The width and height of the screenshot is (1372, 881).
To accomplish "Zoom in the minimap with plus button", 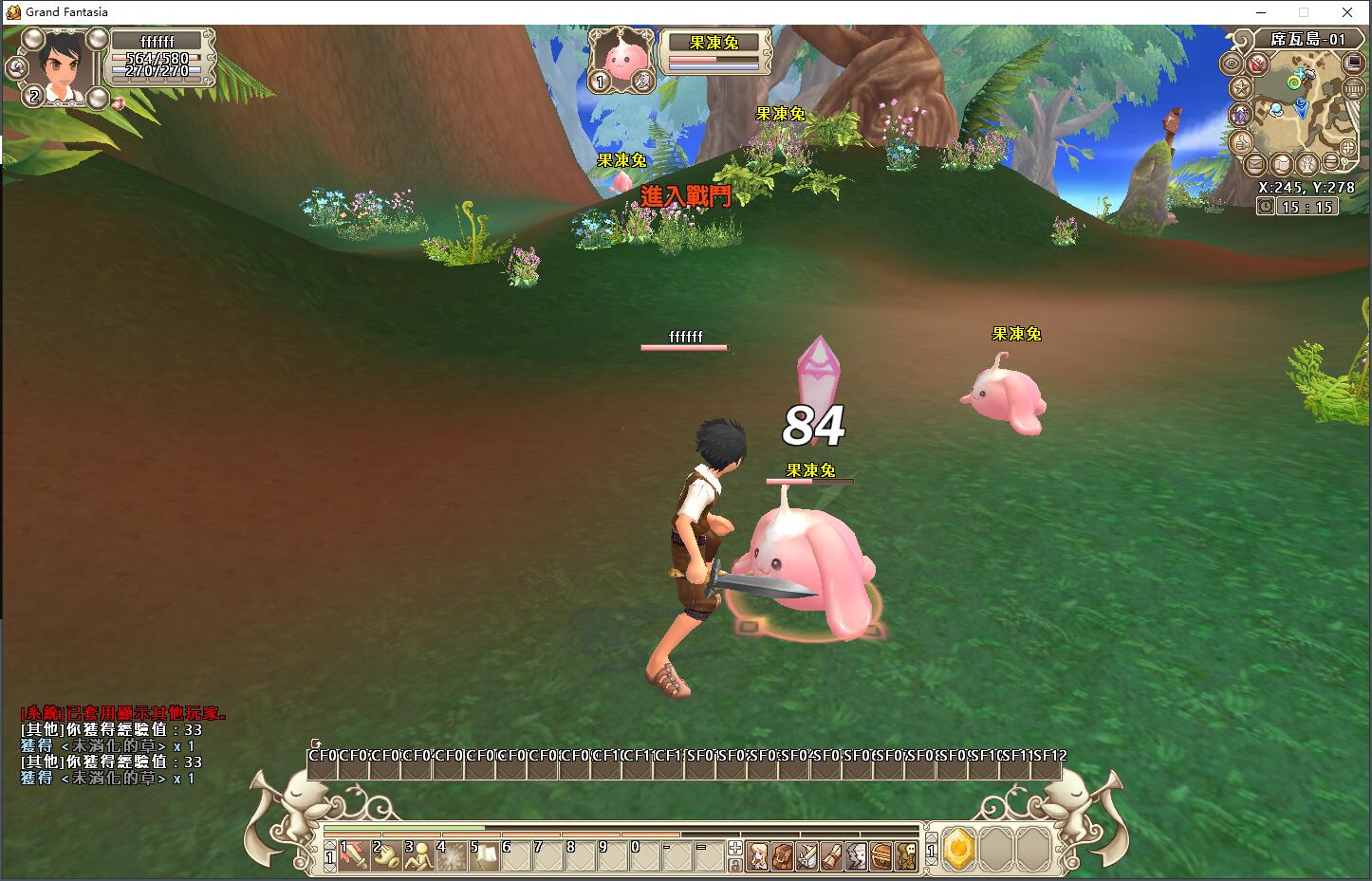I will 1348,147.
